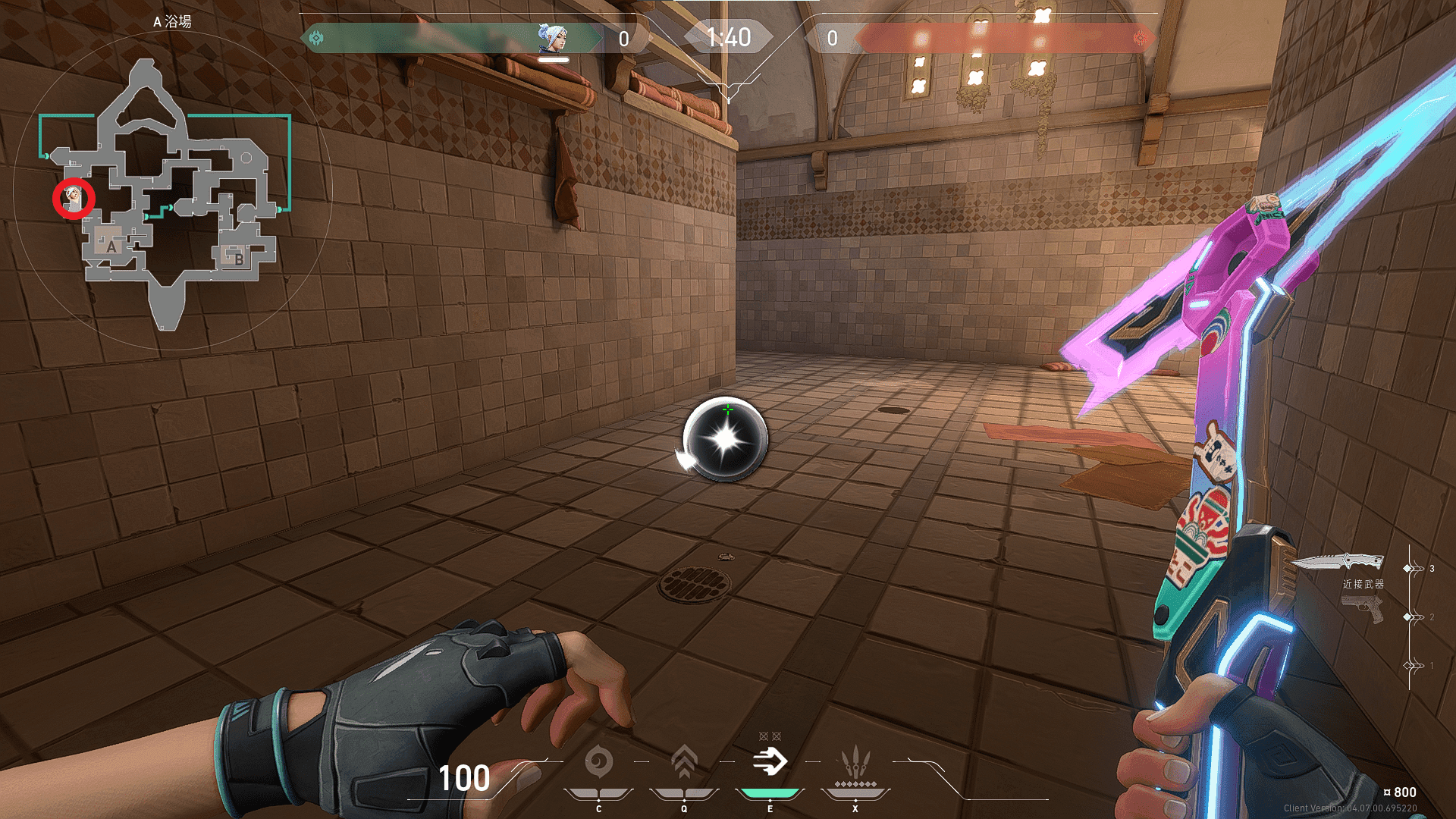Activate the Tailwind dash ability icon
Image resolution: width=1456 pixels, height=819 pixels.
(770, 761)
